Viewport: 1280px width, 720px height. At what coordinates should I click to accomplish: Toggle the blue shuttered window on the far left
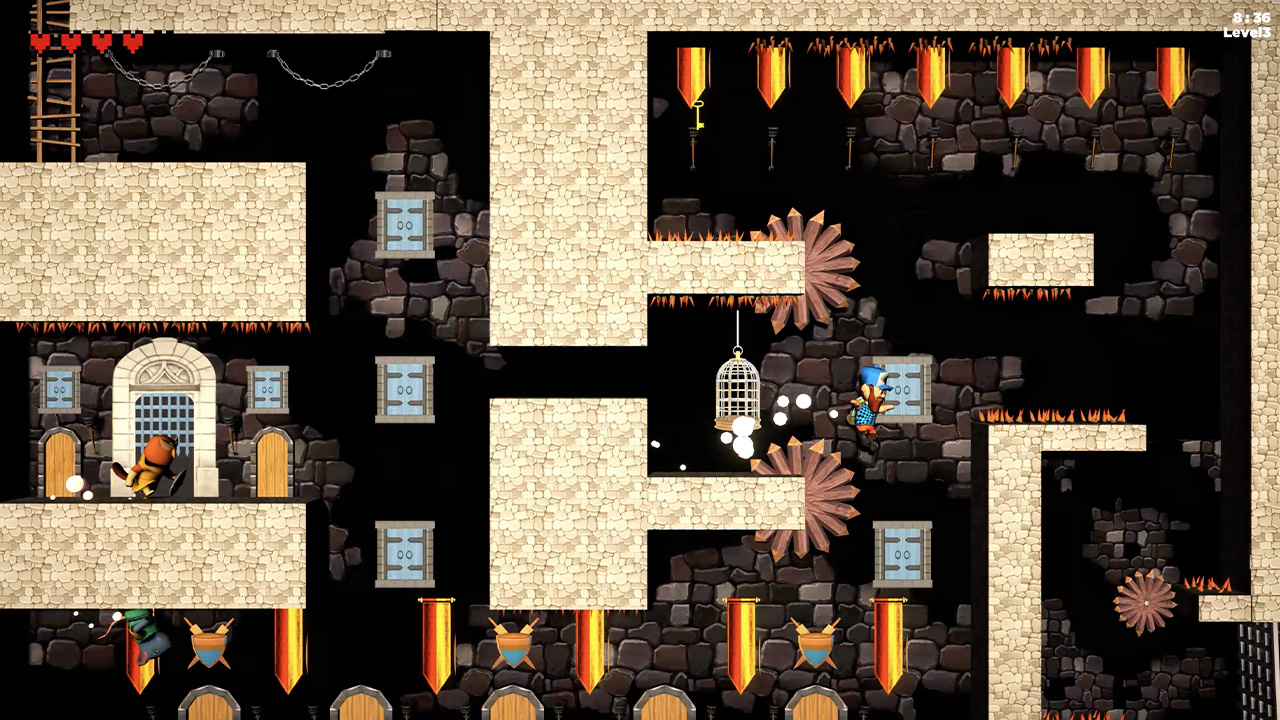(x=60, y=390)
